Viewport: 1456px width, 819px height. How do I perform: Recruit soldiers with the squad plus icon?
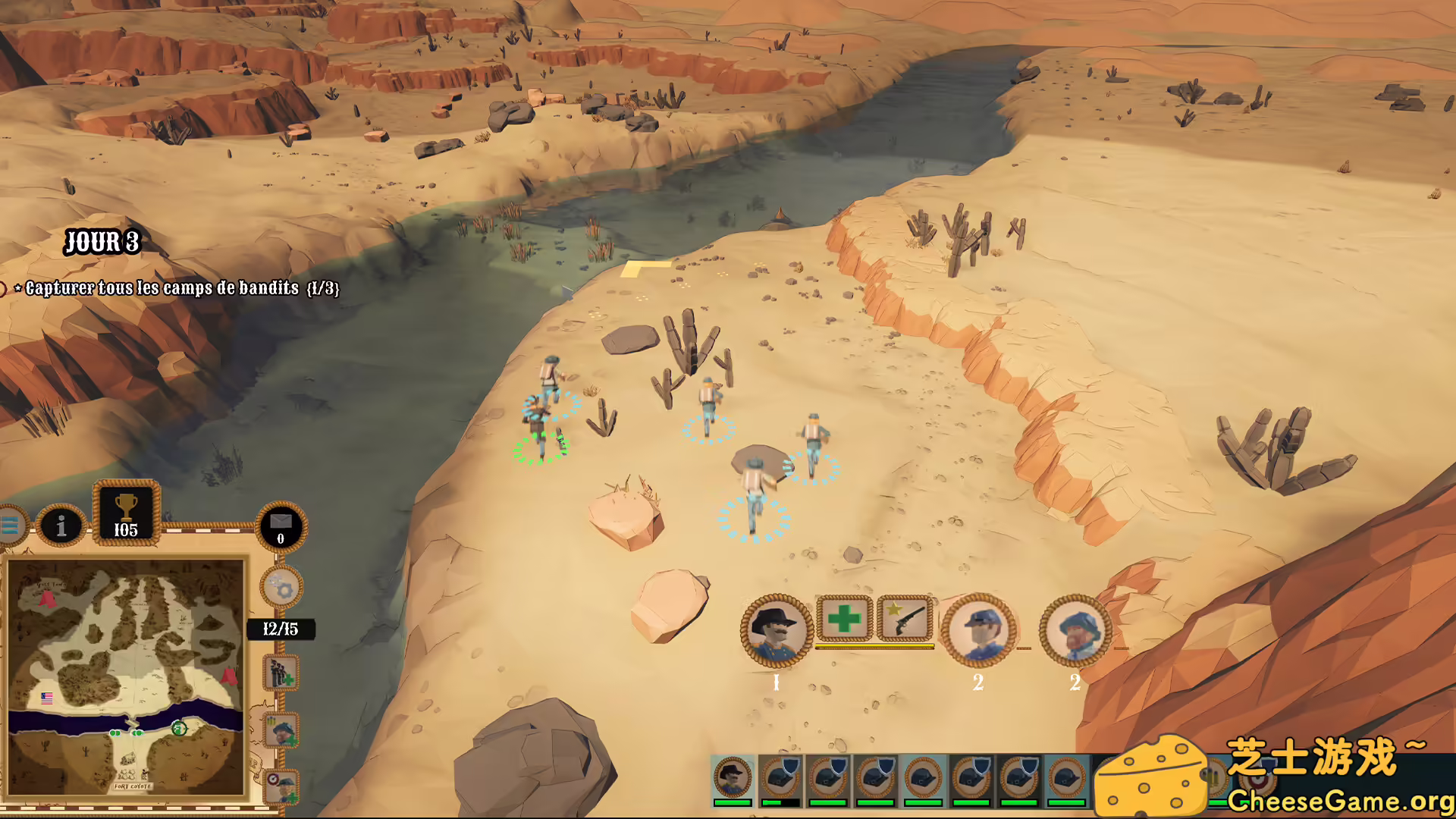point(281,672)
